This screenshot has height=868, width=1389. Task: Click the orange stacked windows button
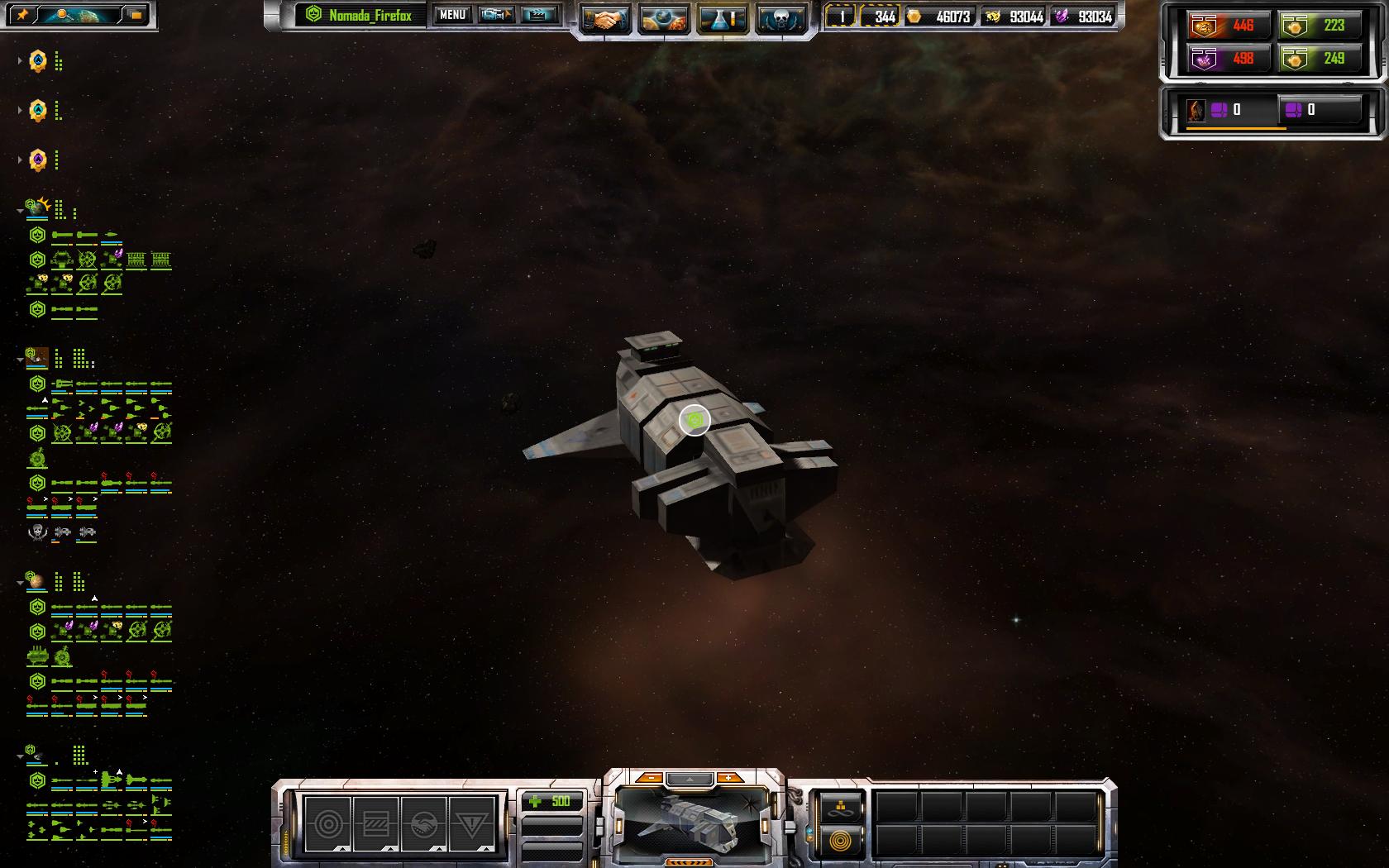pyautogui.click(x=136, y=15)
